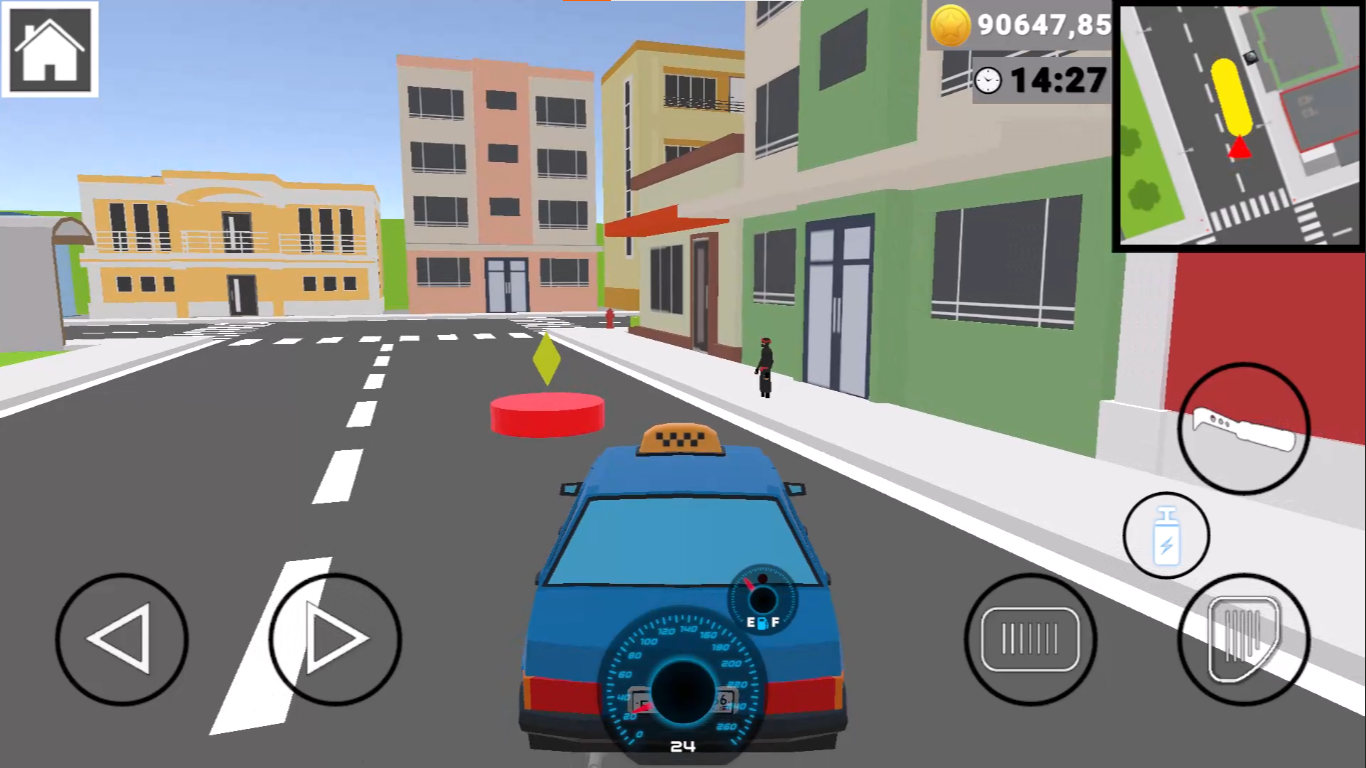Tap the home button to exit driving
Viewport: 1366px width, 768px height.
point(49,51)
